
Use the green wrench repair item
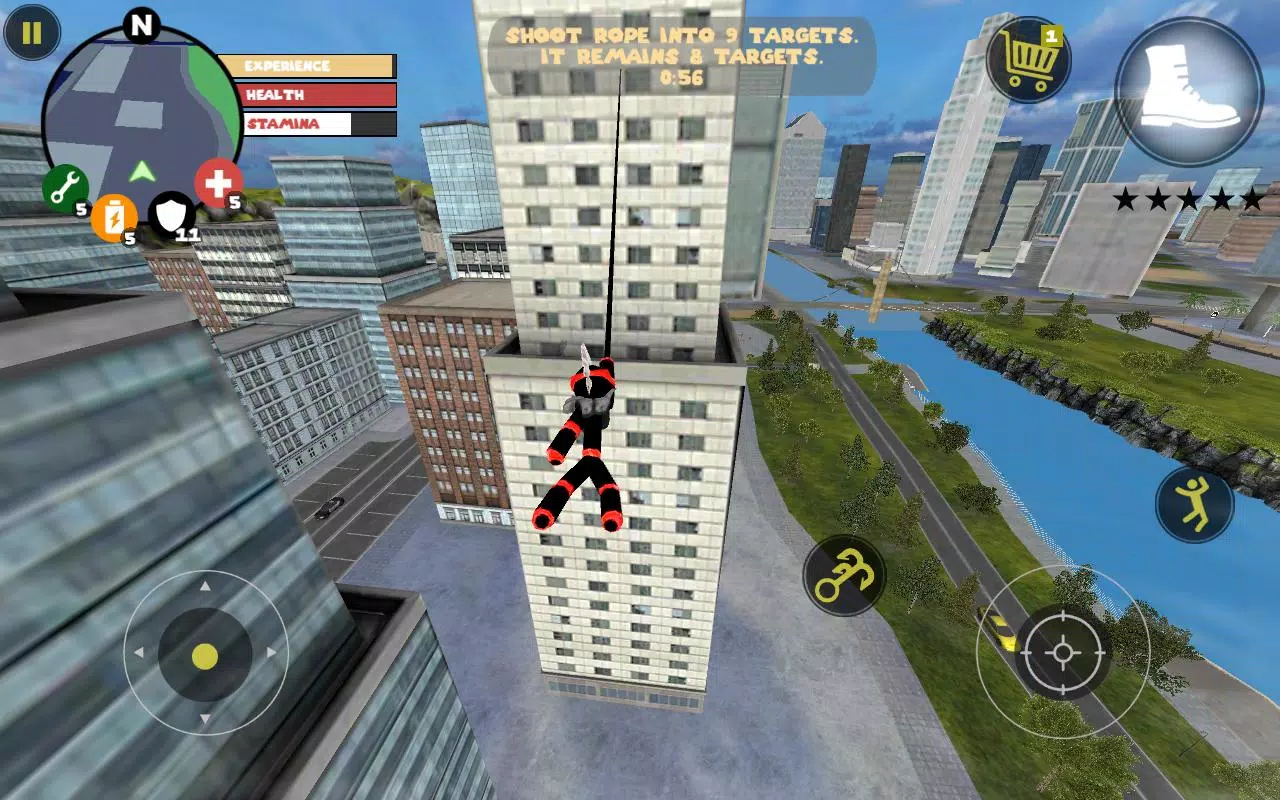[x=66, y=187]
